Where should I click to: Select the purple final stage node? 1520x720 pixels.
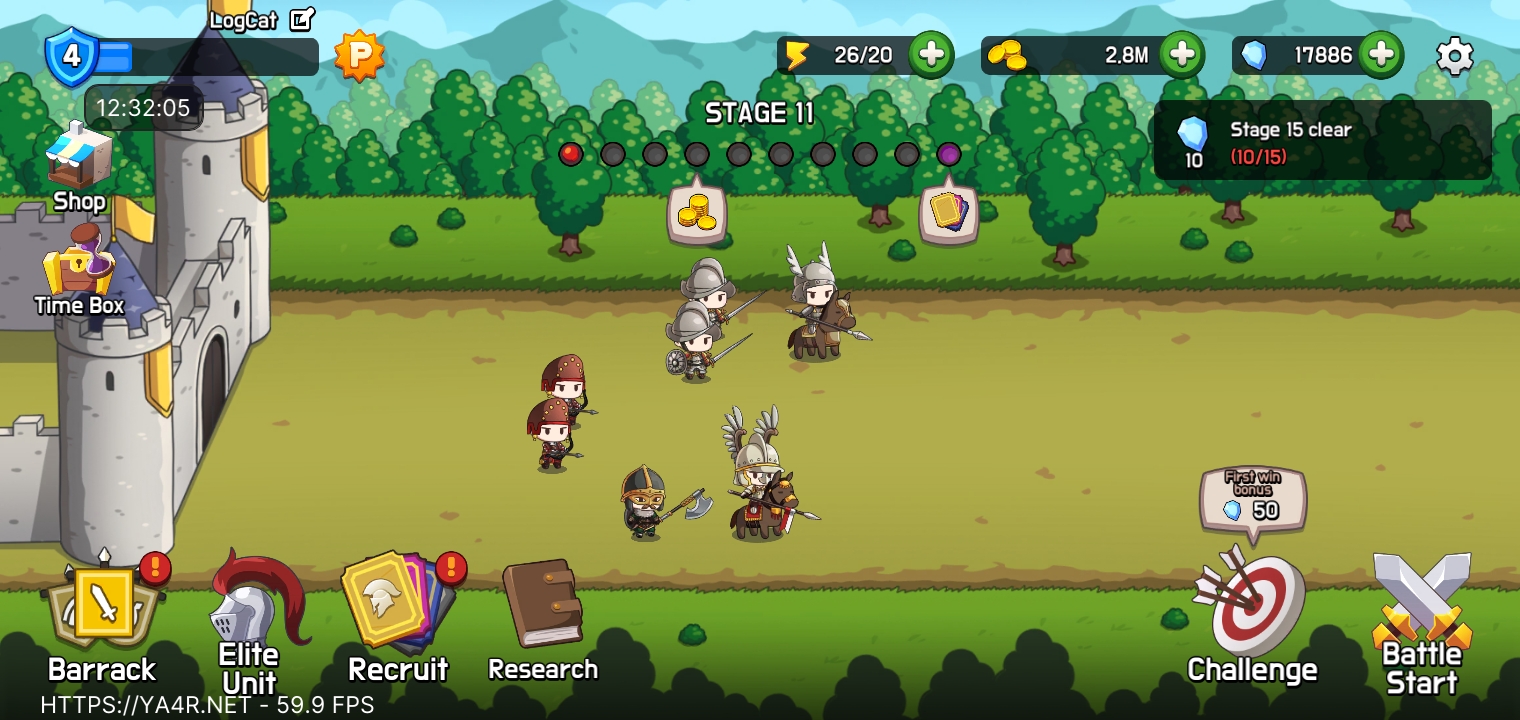coord(948,154)
